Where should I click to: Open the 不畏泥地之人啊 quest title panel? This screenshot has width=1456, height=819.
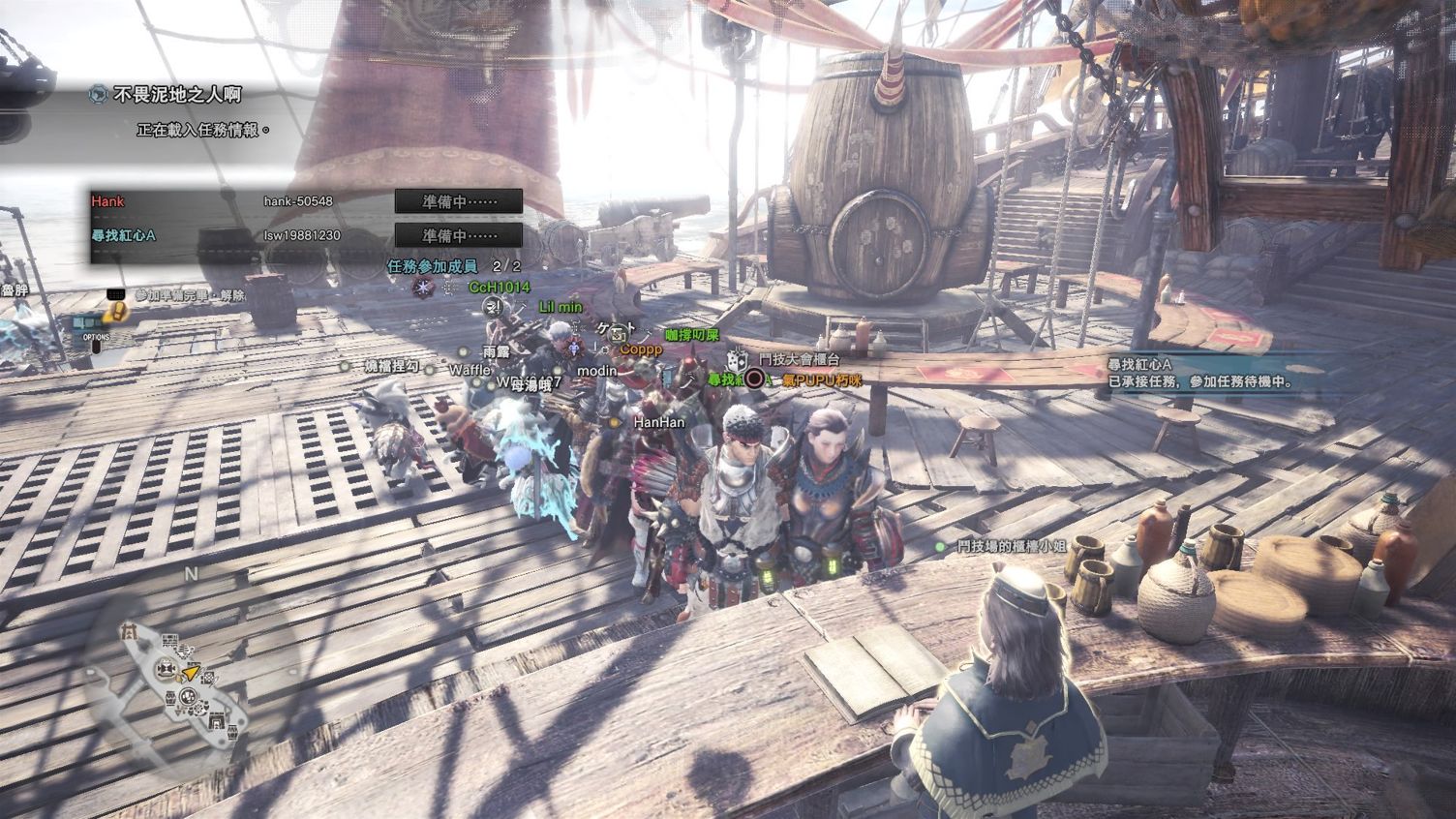[x=177, y=95]
